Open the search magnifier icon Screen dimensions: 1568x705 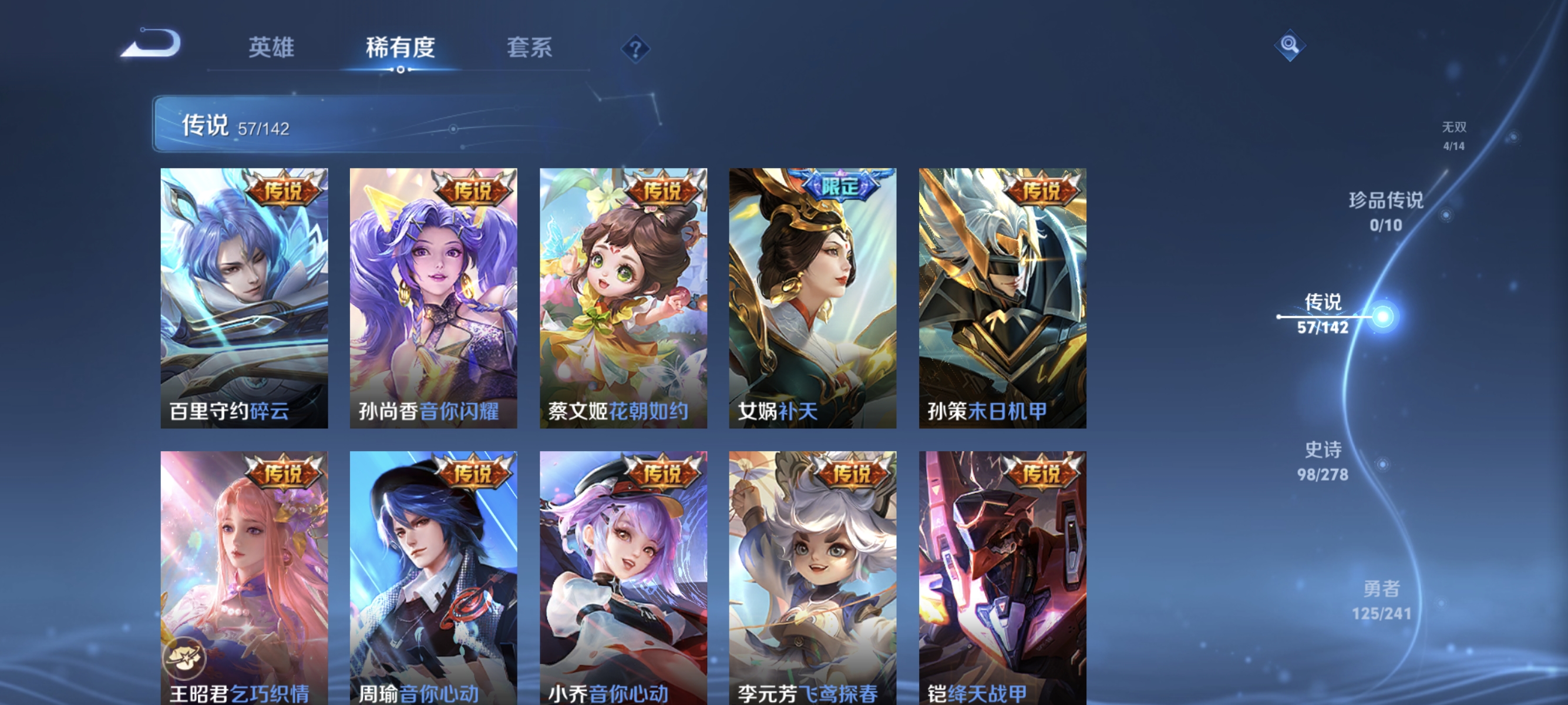(1291, 46)
